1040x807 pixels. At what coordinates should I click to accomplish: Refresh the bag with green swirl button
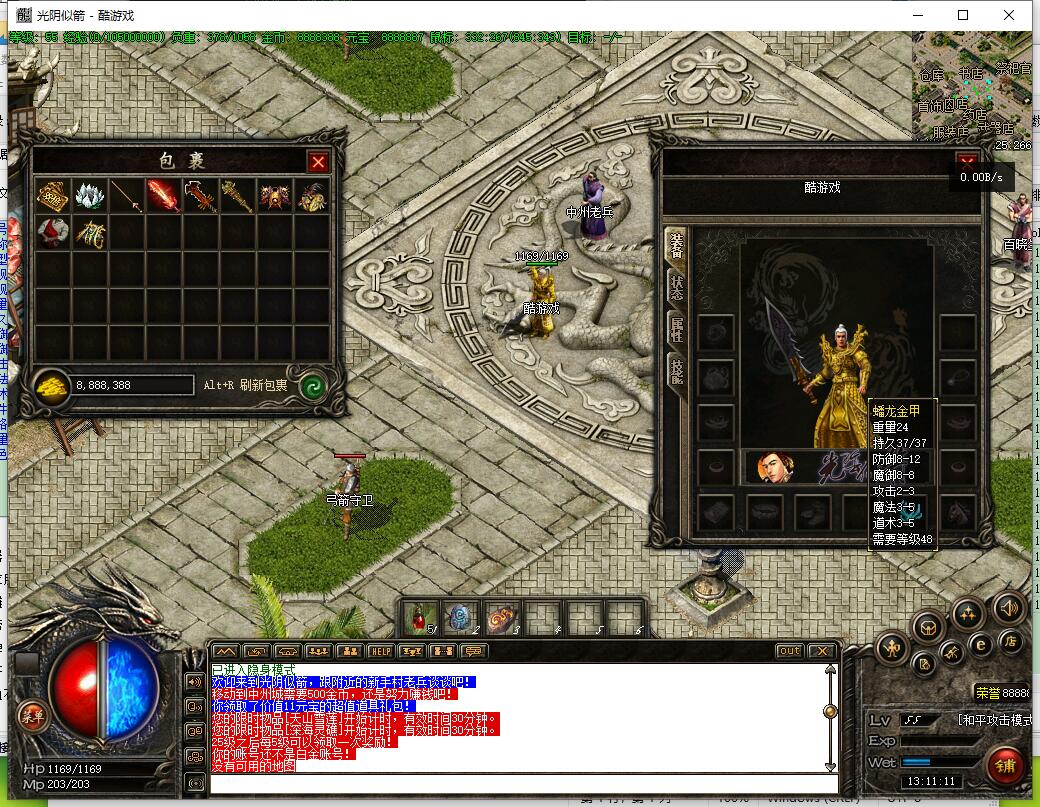tap(313, 386)
